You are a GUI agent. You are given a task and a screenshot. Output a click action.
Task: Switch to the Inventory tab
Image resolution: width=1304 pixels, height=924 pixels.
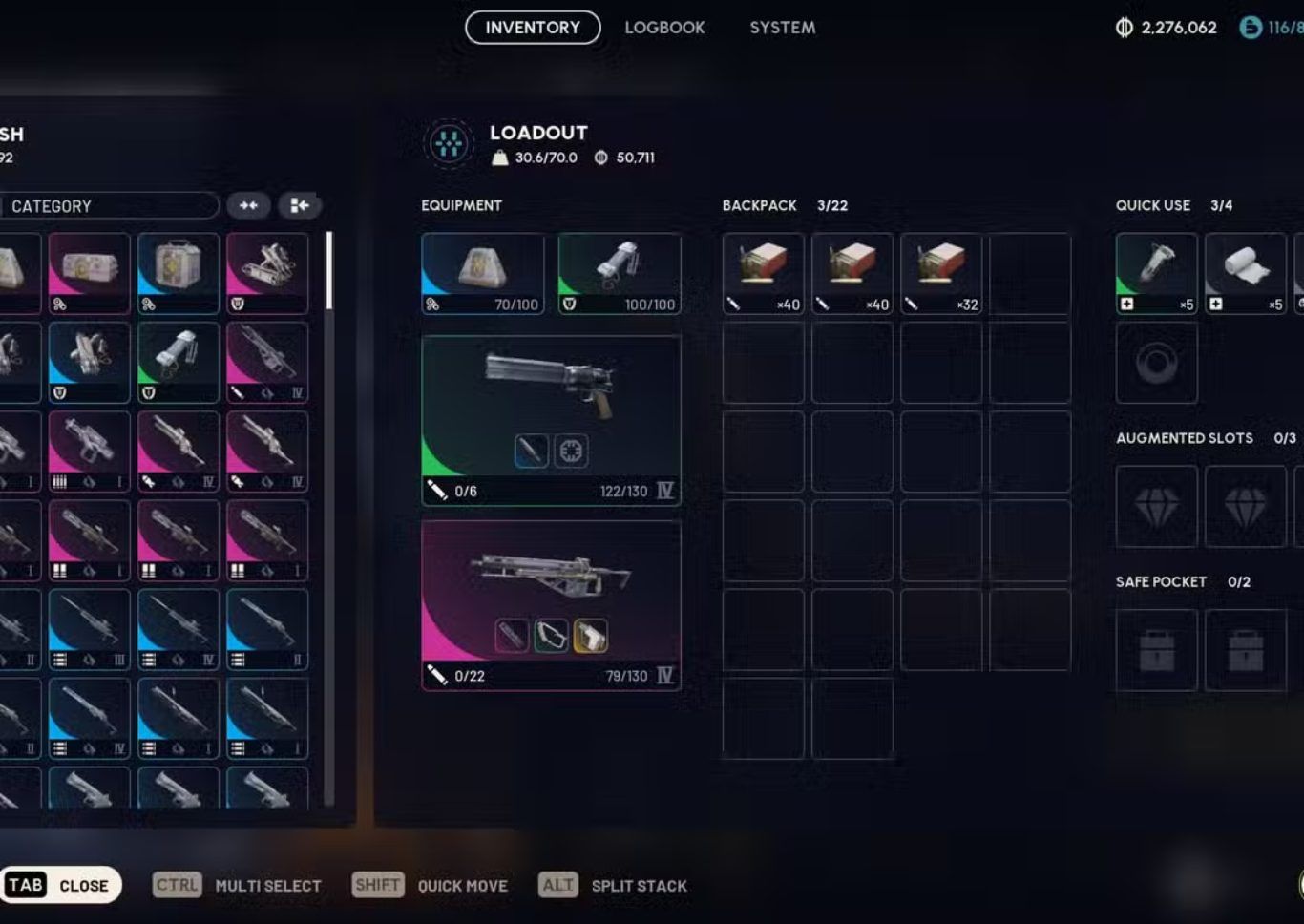533,28
